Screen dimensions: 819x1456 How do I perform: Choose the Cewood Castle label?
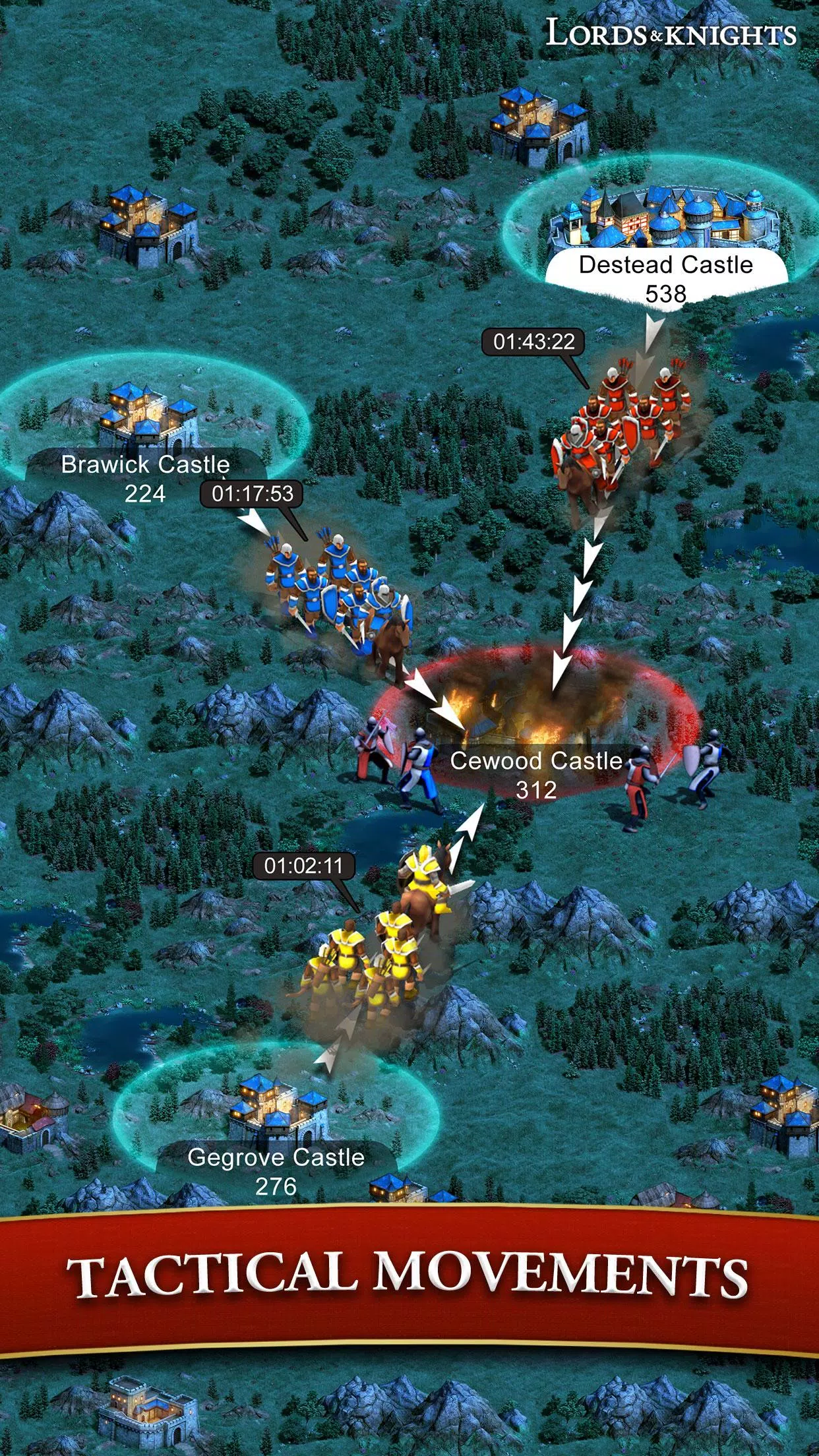(536, 775)
